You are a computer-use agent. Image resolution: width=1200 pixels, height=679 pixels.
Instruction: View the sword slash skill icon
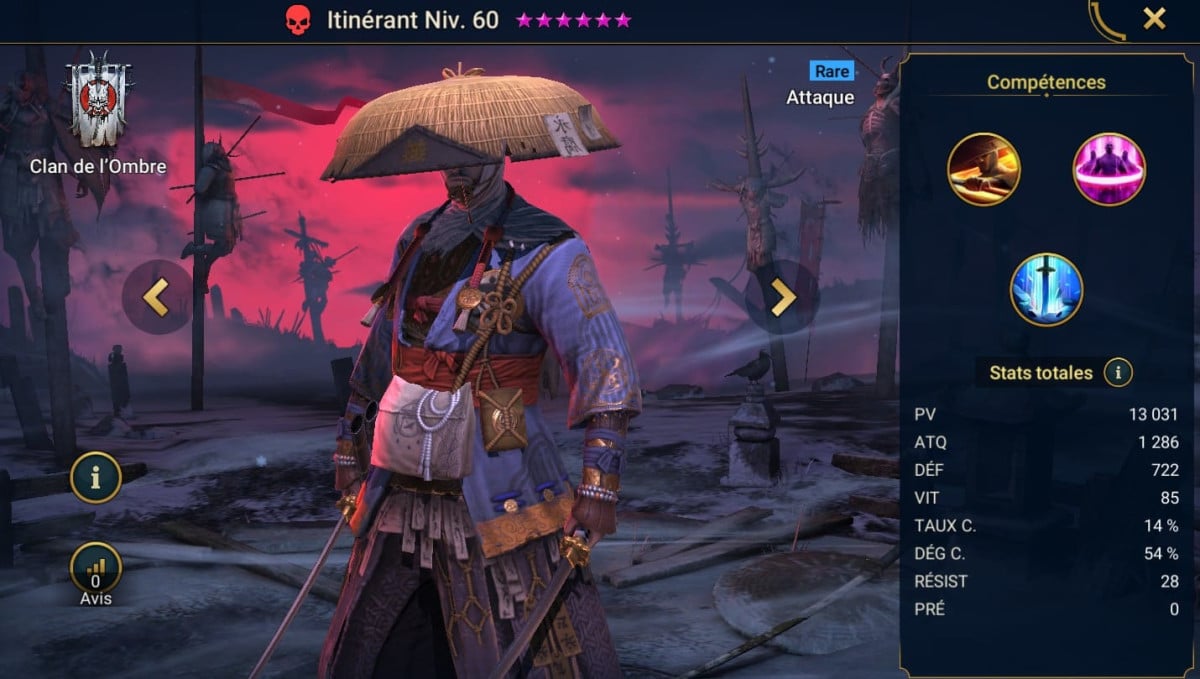pyautogui.click(x=984, y=169)
